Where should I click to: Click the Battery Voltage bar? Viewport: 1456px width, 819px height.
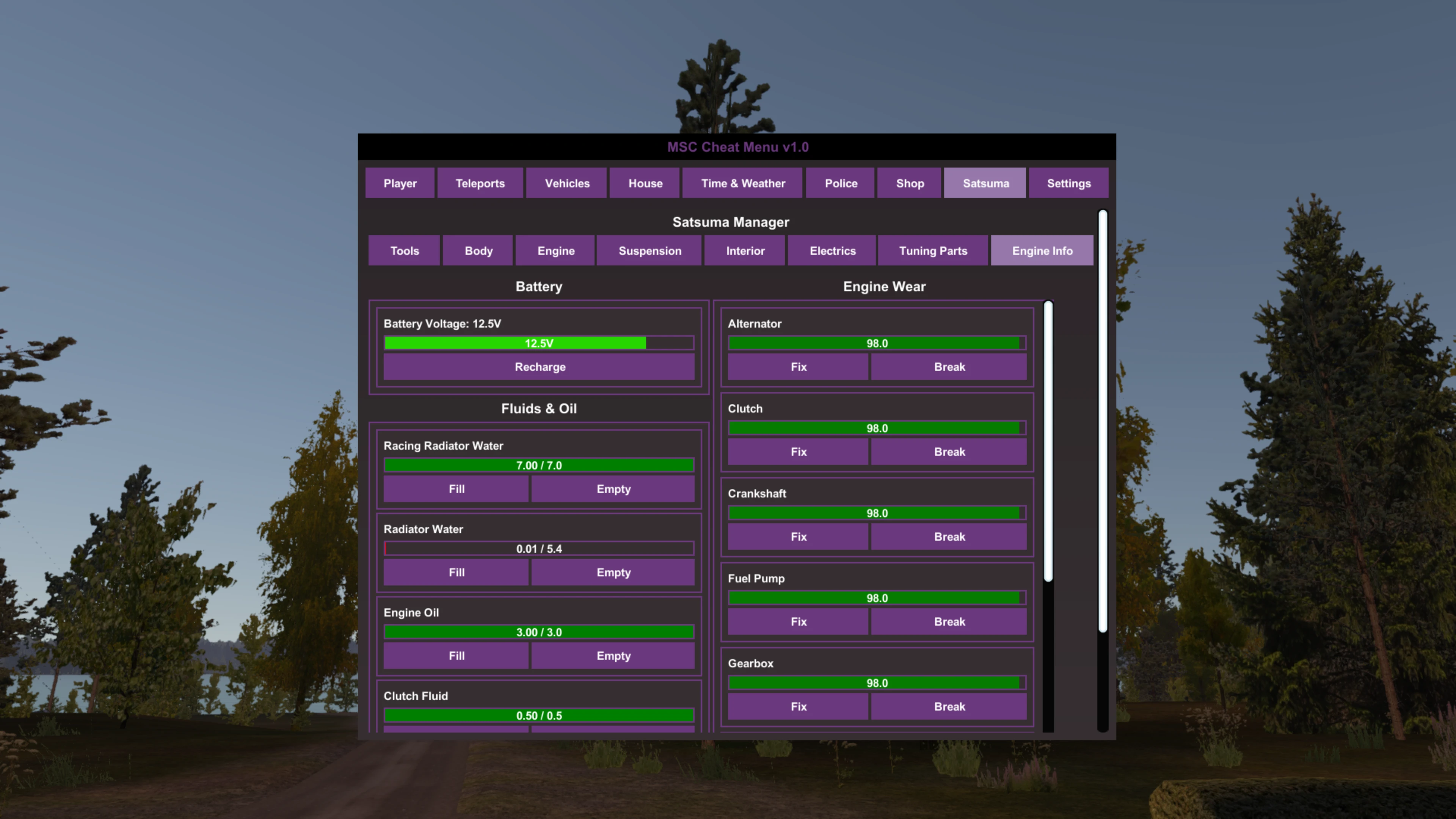point(539,342)
